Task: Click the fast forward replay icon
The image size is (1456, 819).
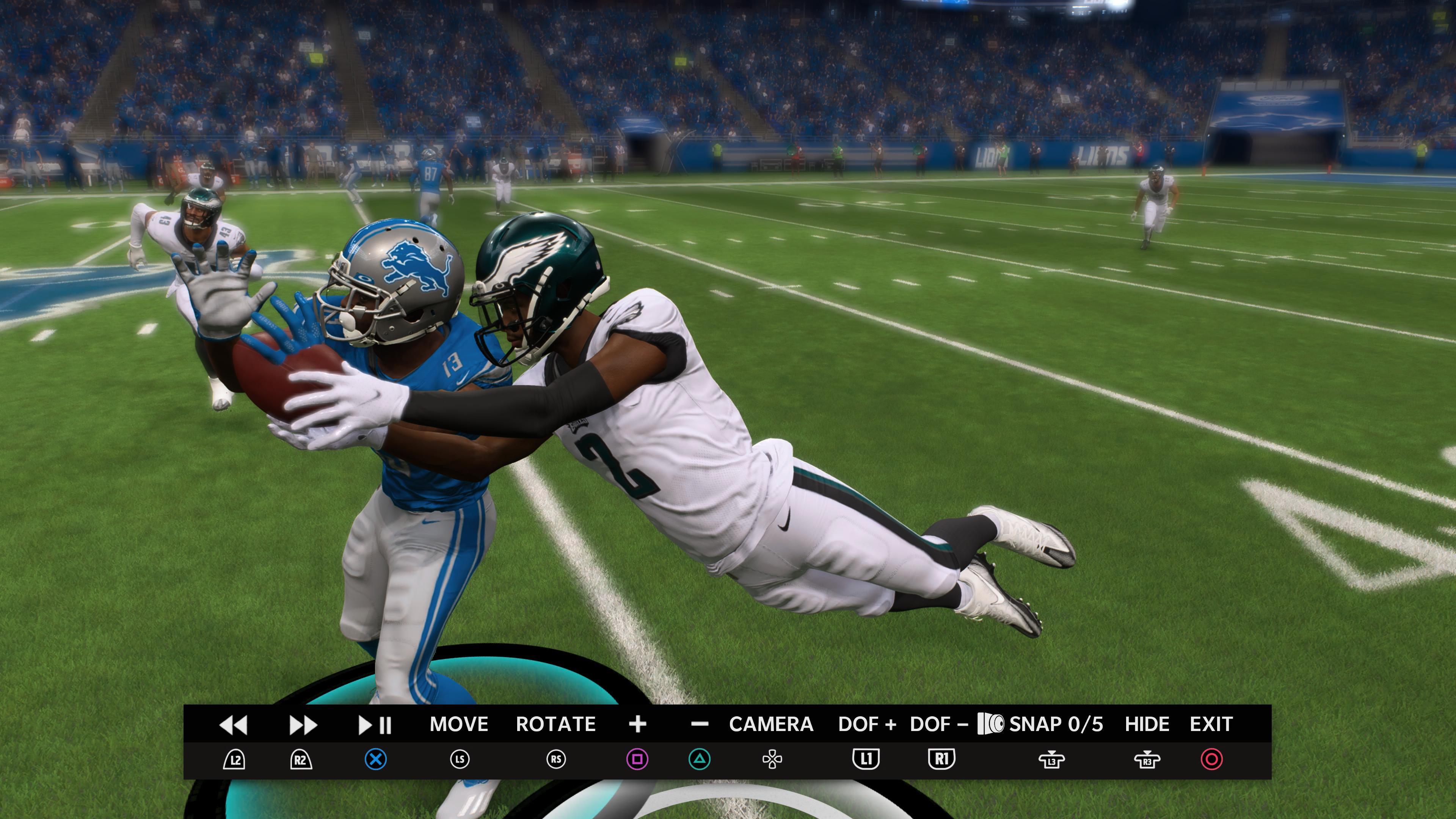Action: 303,724
